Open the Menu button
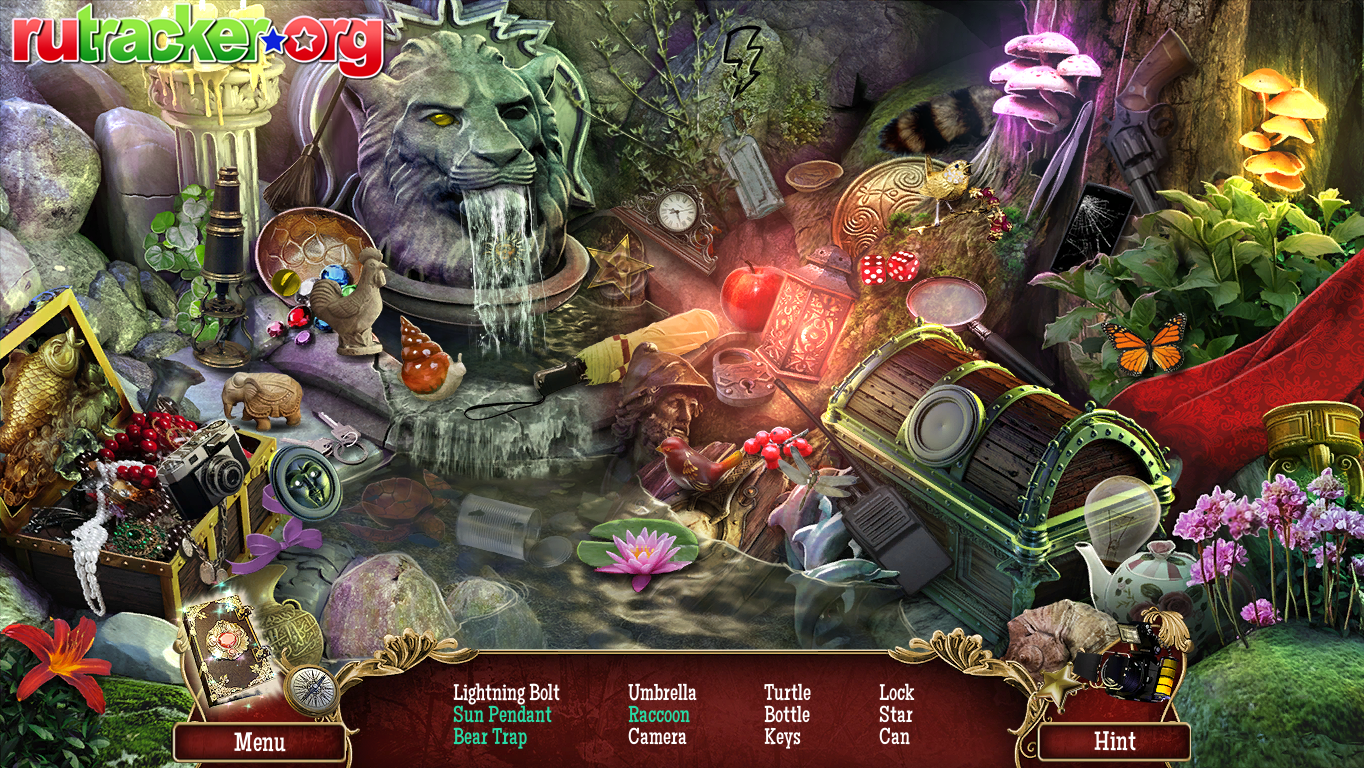The image size is (1364, 768). pyautogui.click(x=259, y=743)
